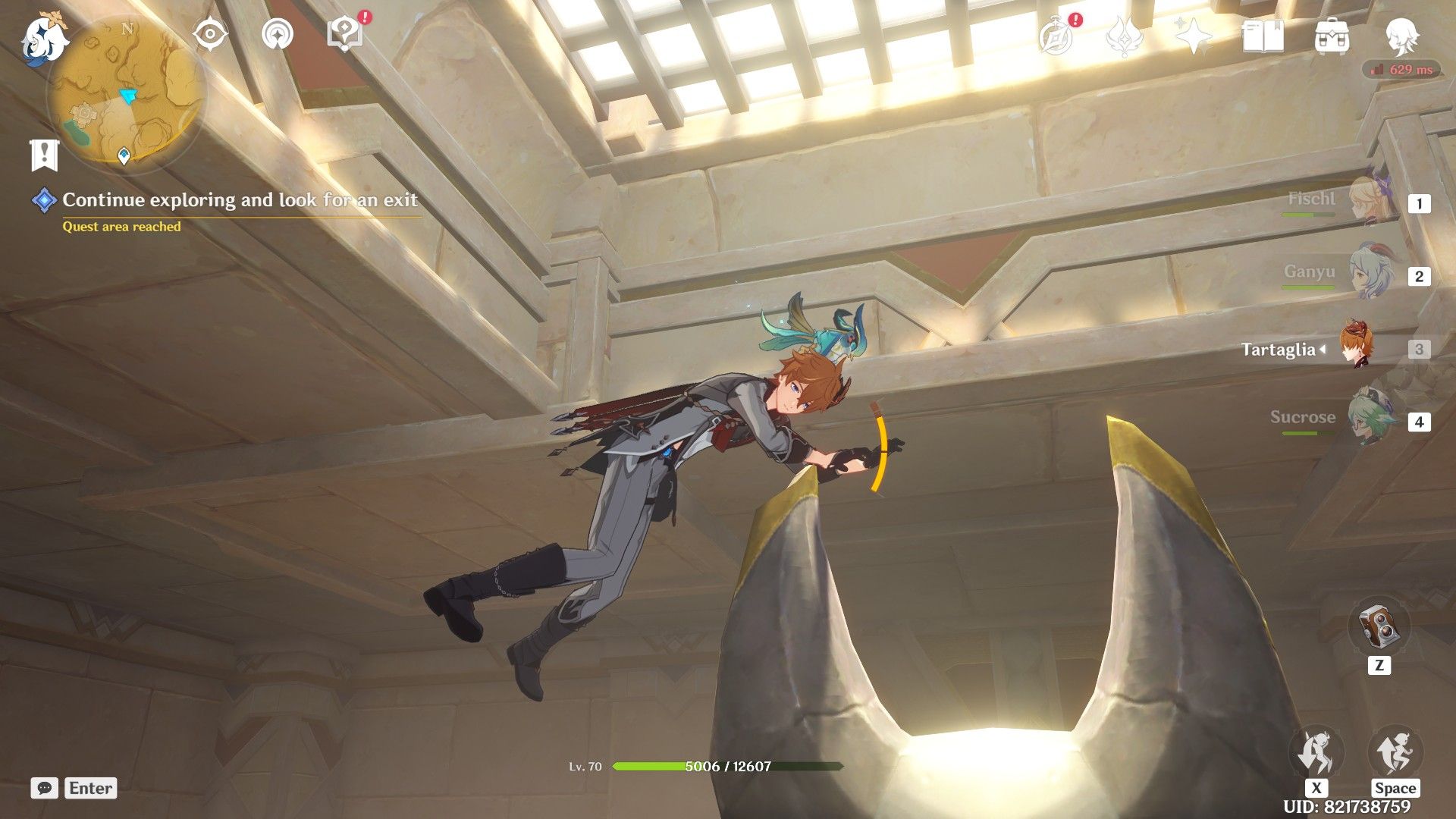The image size is (1456, 819).
Task: Click the quest 'Continue exploring and look for an exit'
Action: [x=240, y=201]
